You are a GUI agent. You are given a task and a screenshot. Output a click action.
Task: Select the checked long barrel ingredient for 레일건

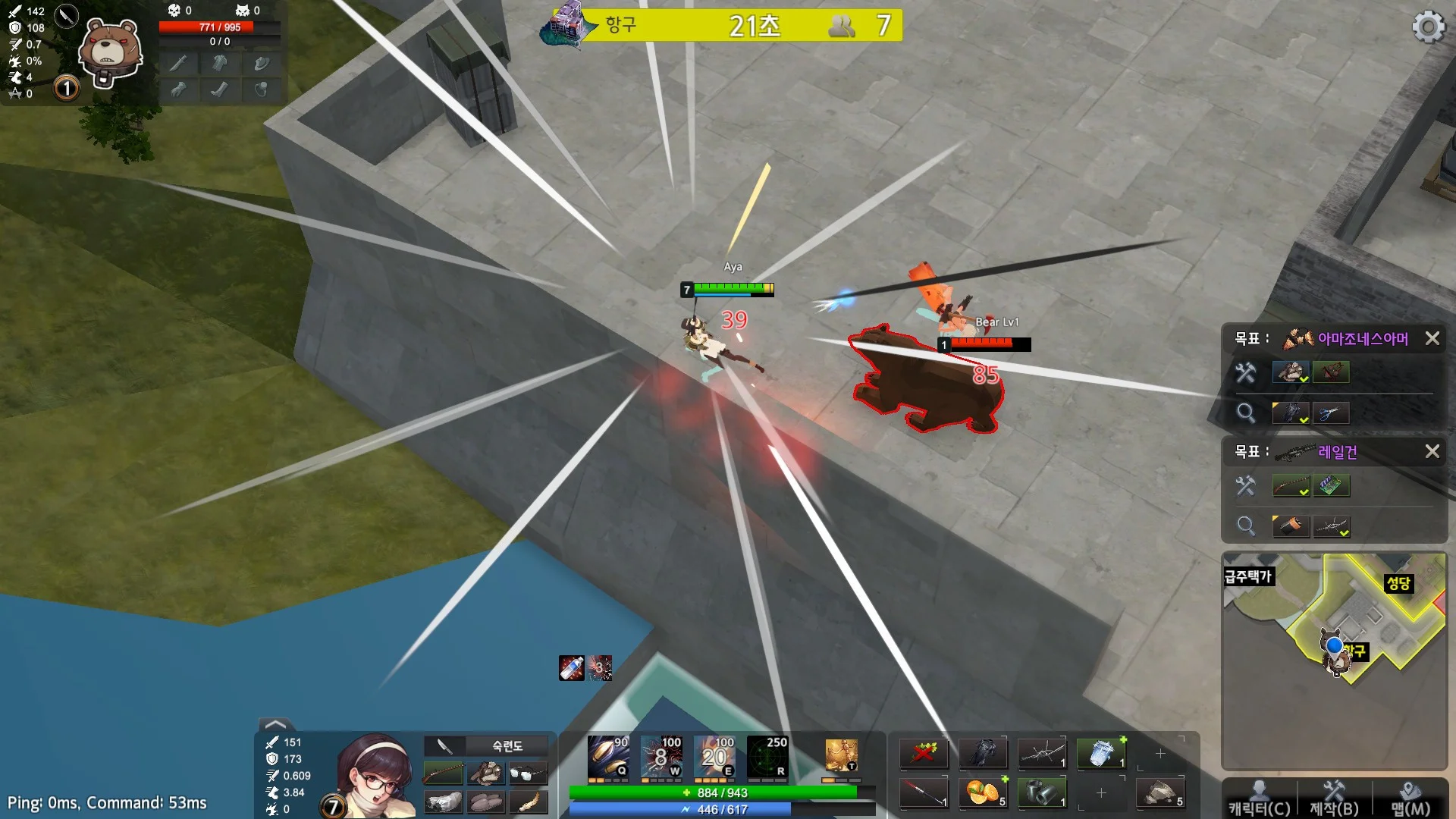(1291, 485)
